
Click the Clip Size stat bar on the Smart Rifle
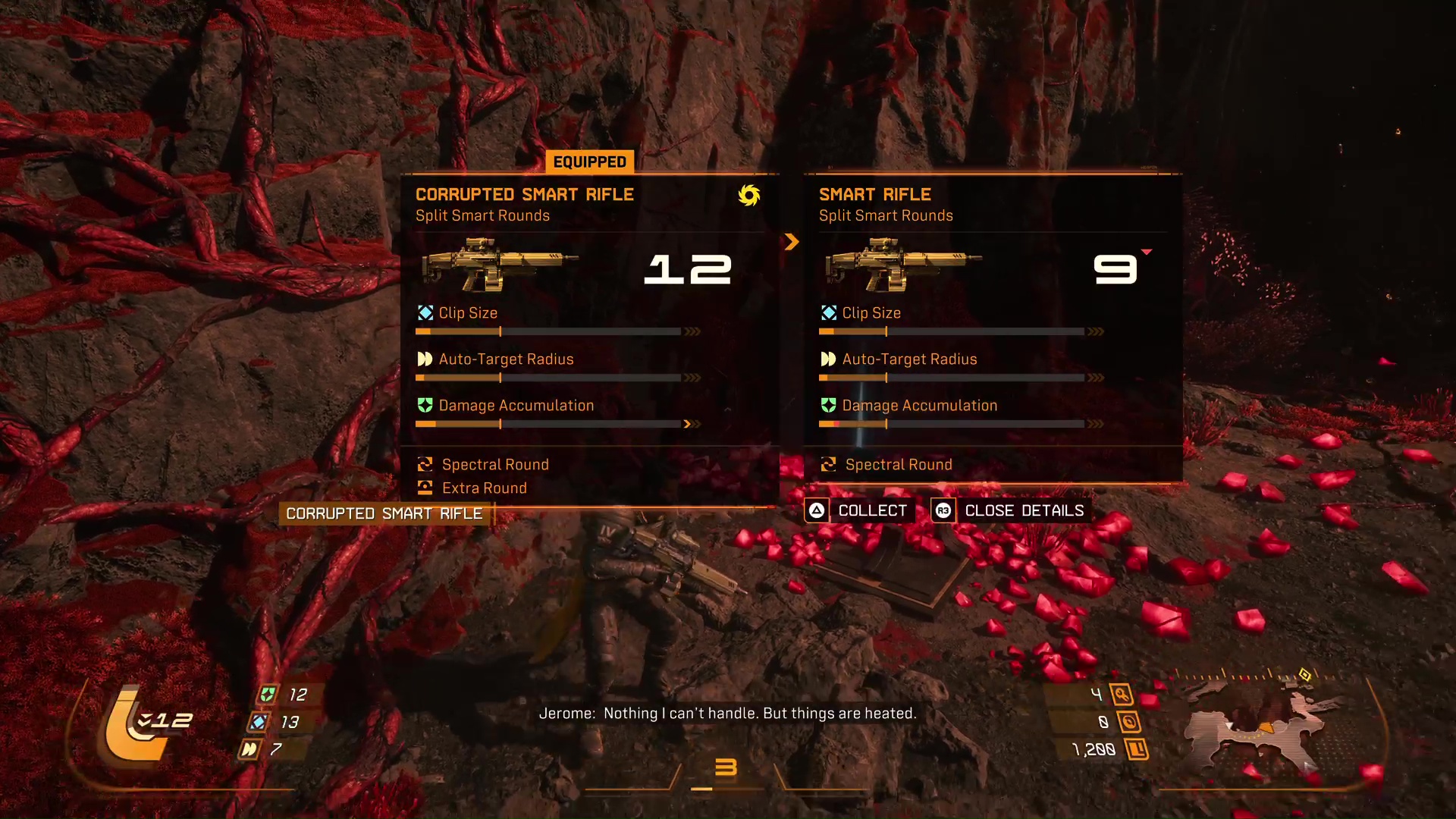[x=952, y=331]
